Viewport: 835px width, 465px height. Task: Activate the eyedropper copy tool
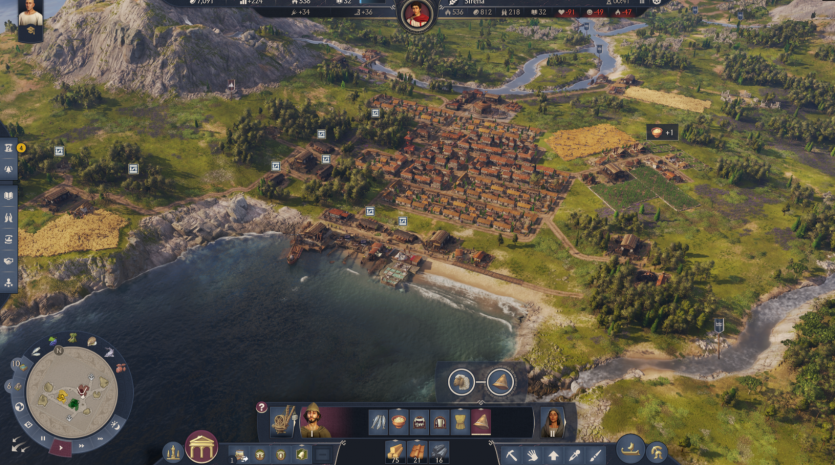(x=575, y=455)
